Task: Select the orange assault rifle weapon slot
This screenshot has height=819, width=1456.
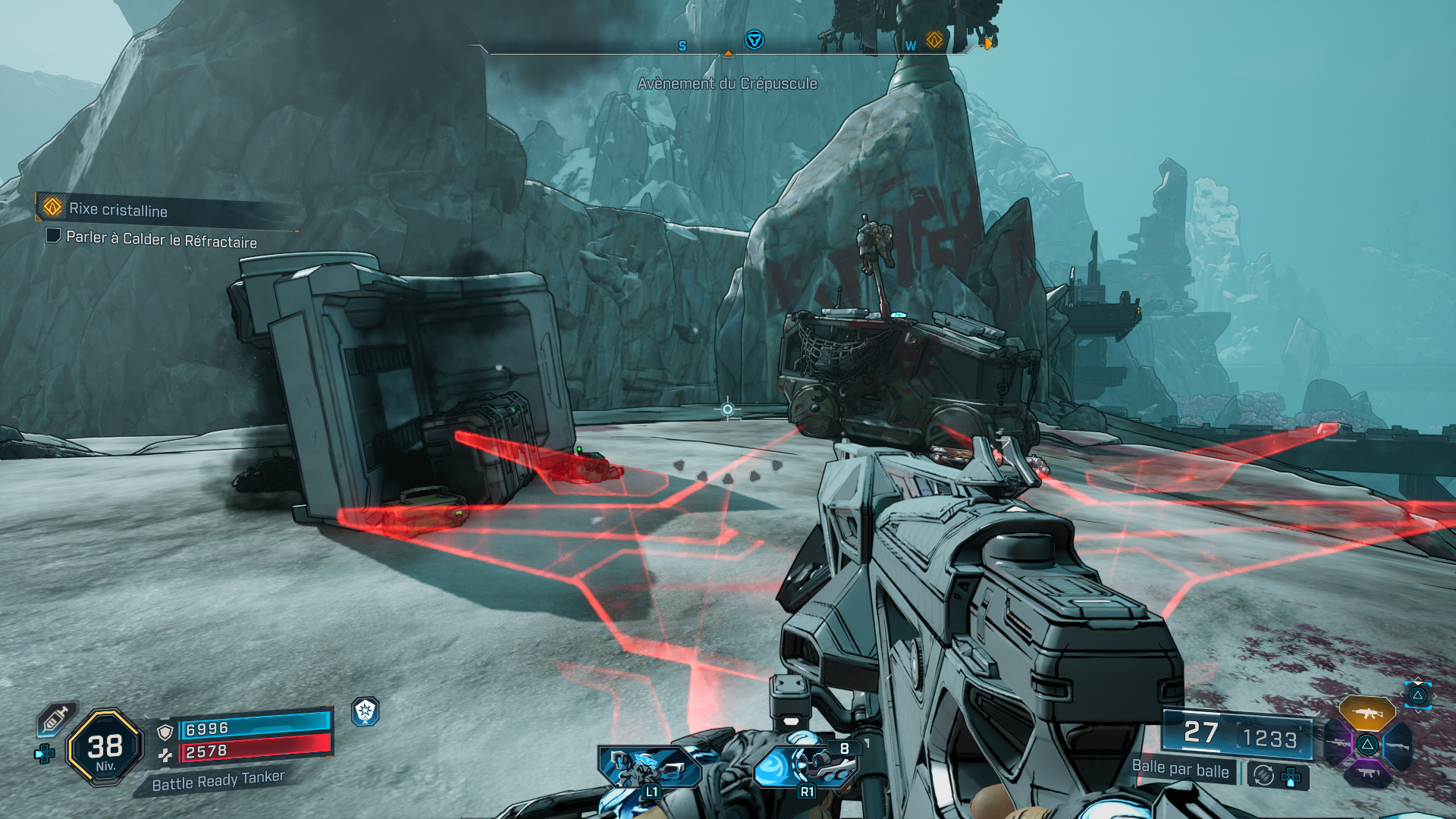Action: [x=1367, y=713]
